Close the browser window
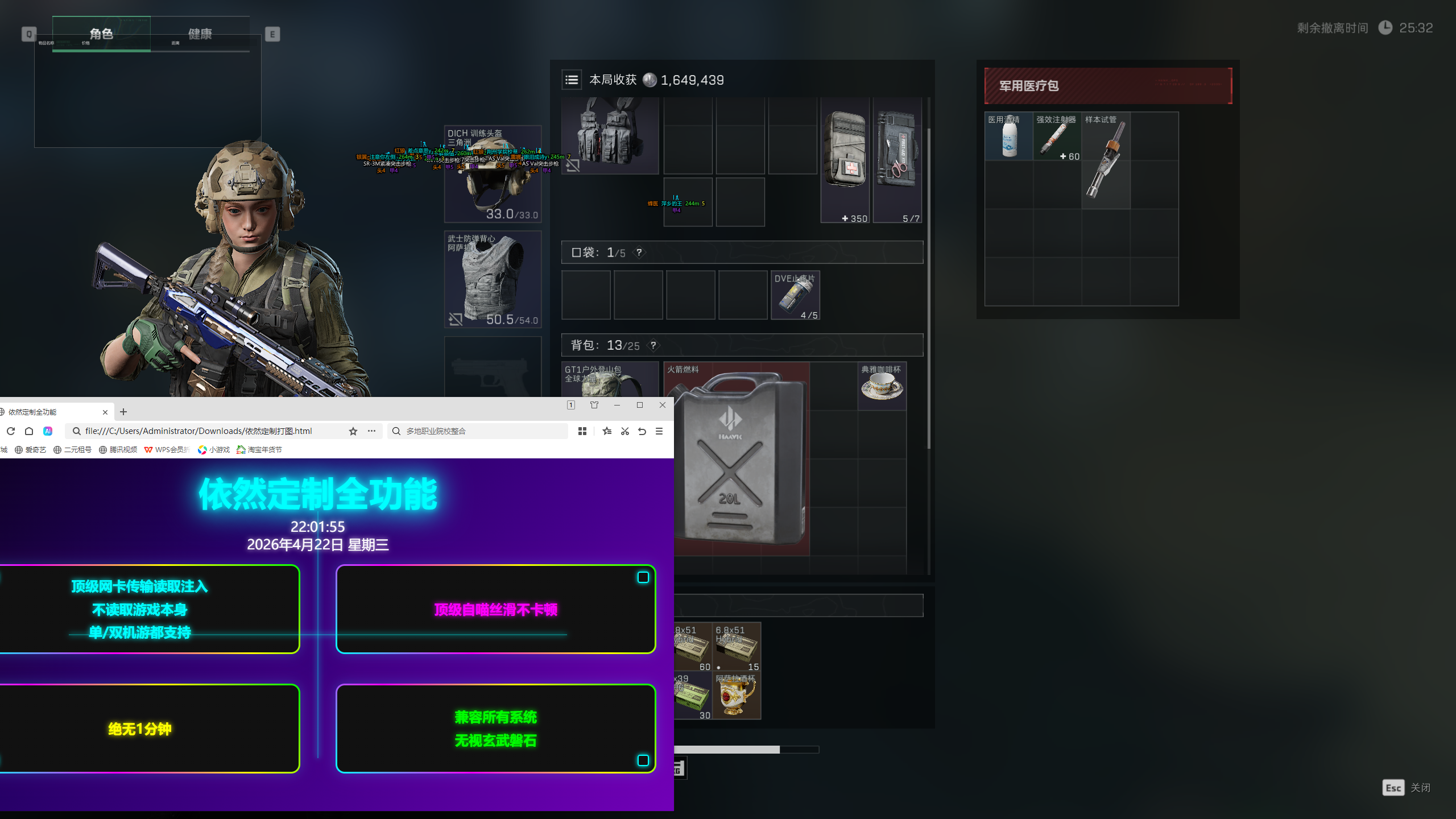1456x819 pixels. (x=663, y=405)
